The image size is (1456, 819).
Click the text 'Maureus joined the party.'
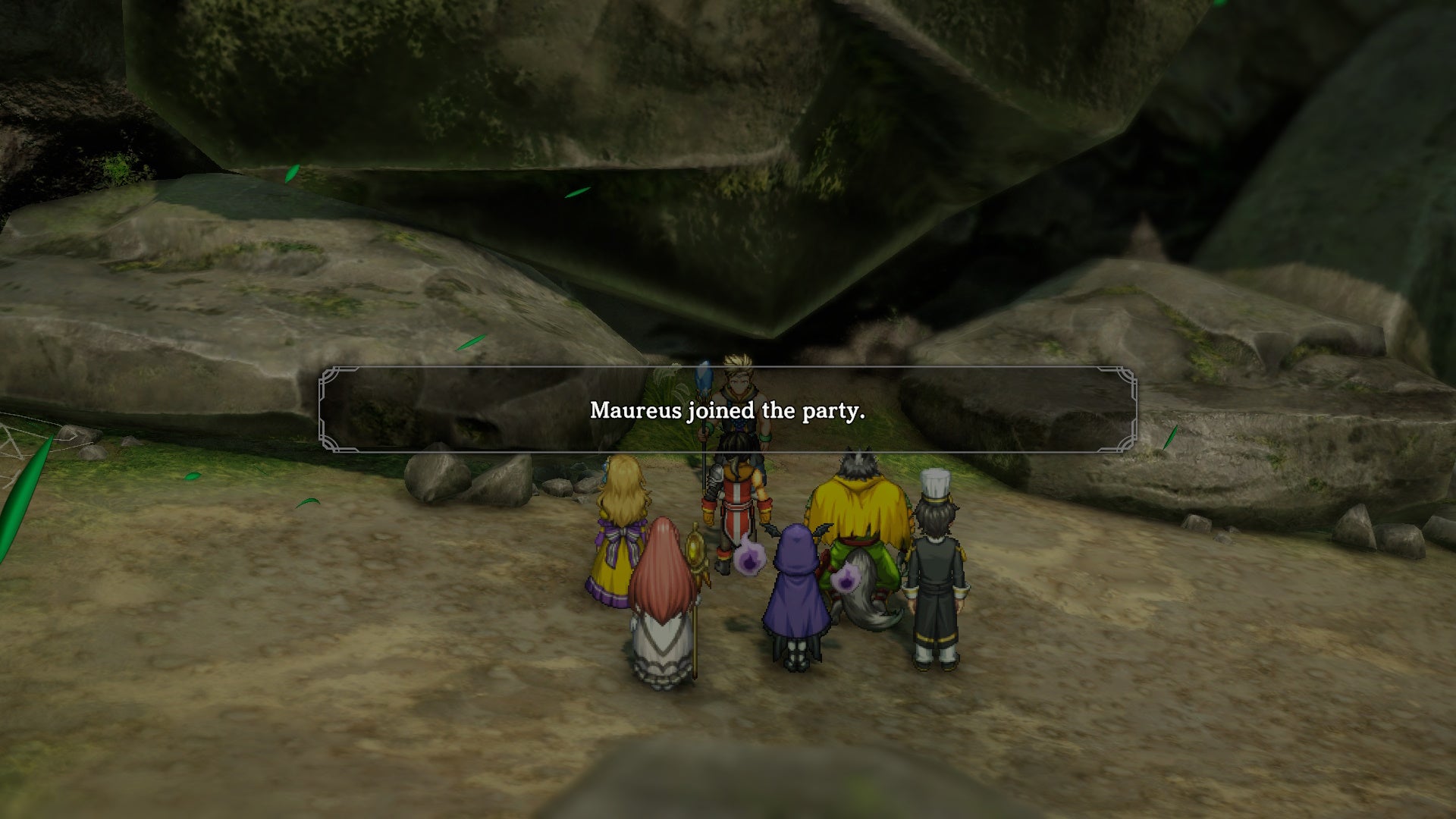(726, 412)
